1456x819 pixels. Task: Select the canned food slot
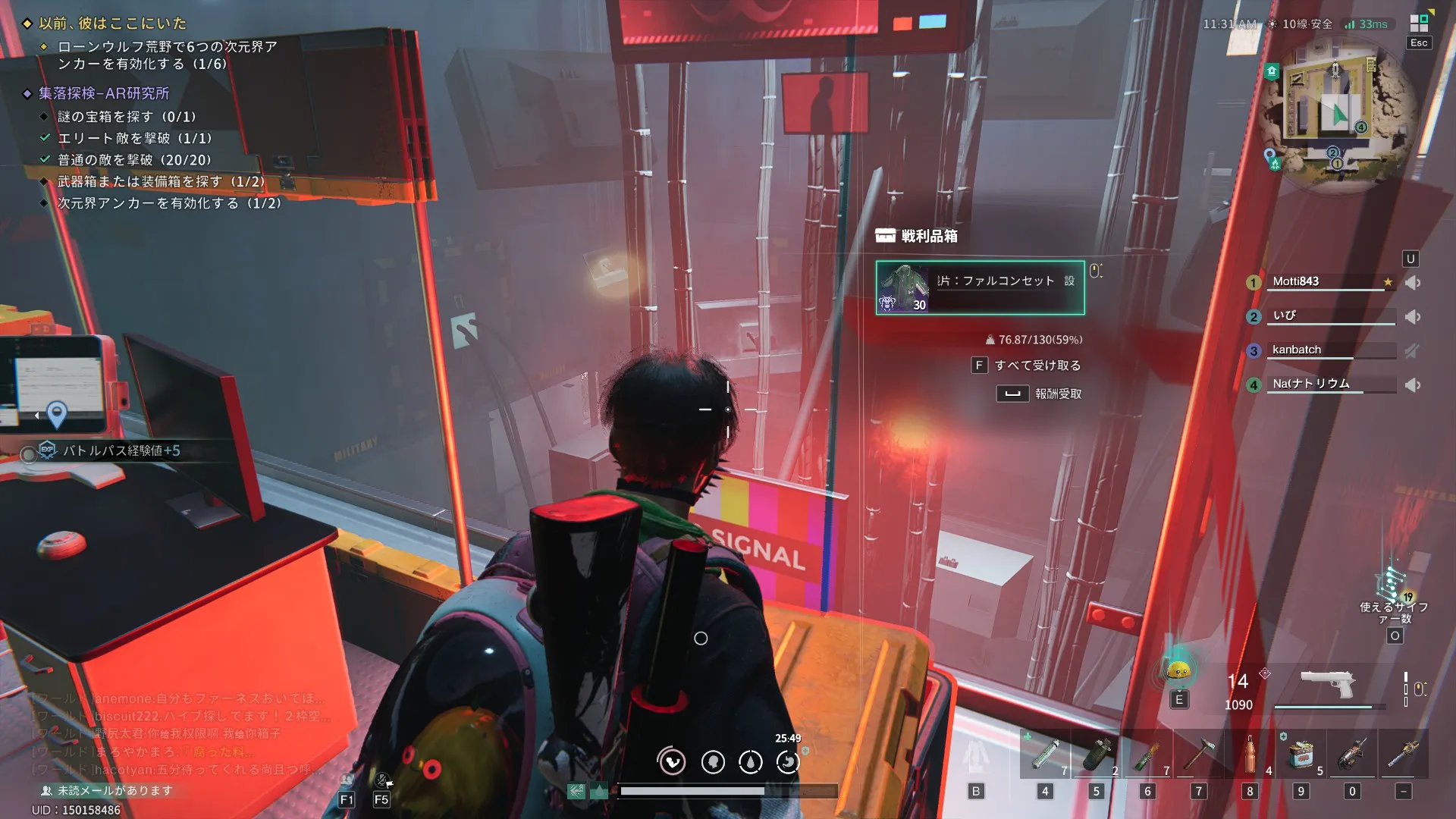pyautogui.click(x=1301, y=754)
